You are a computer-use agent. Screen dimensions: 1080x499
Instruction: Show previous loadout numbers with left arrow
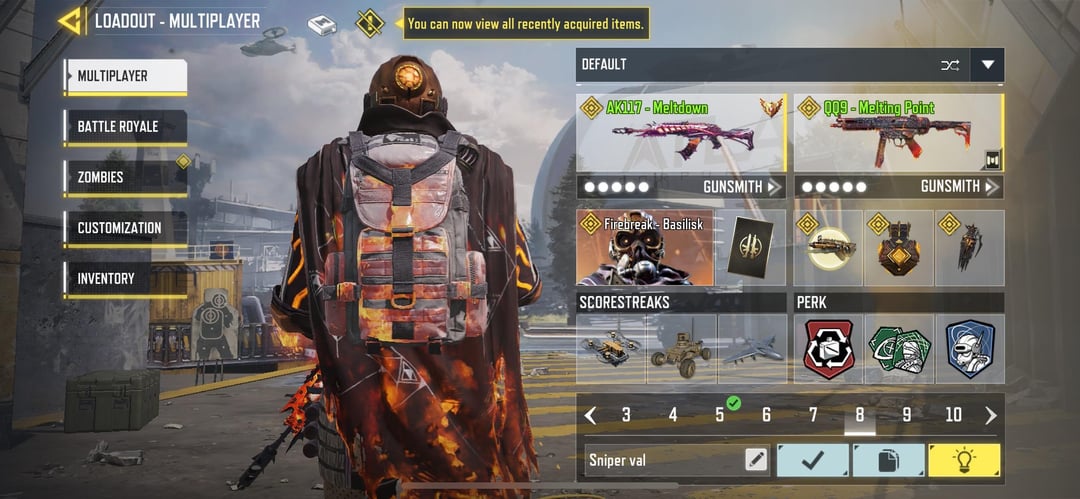click(590, 415)
